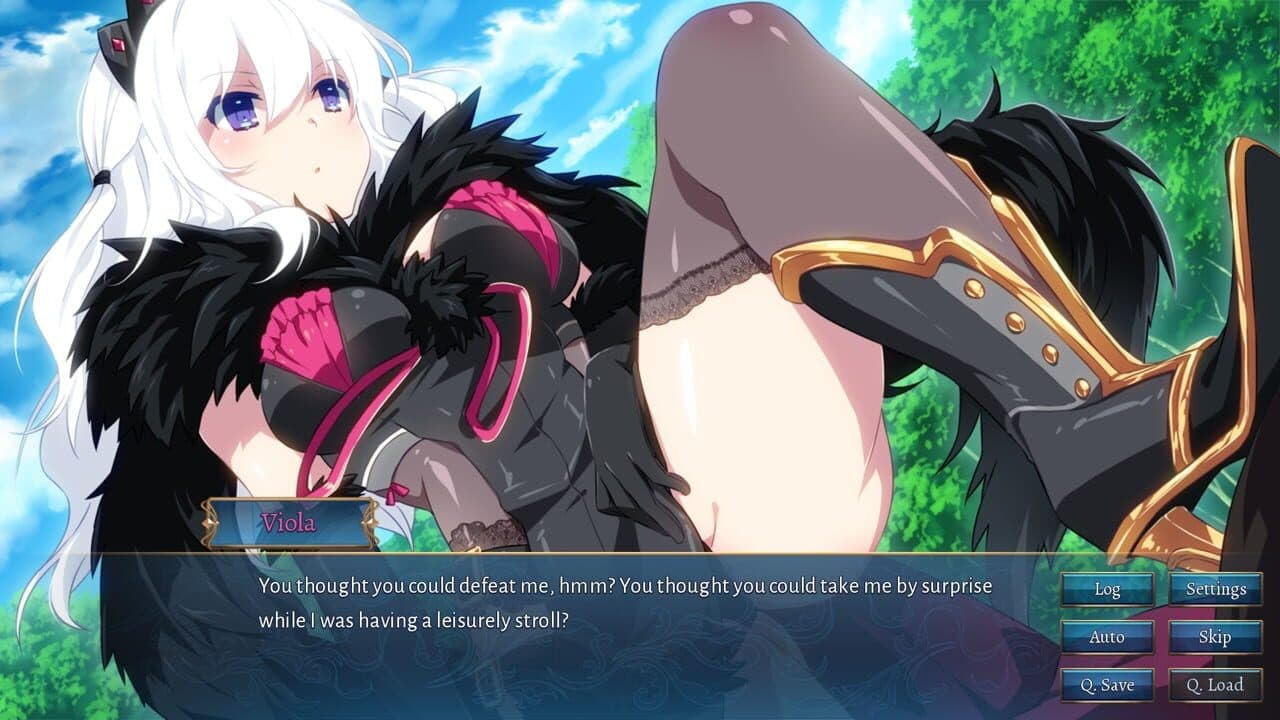Enable Skip mode to fast-forward dialogue
The image size is (1280, 720).
[1215, 637]
